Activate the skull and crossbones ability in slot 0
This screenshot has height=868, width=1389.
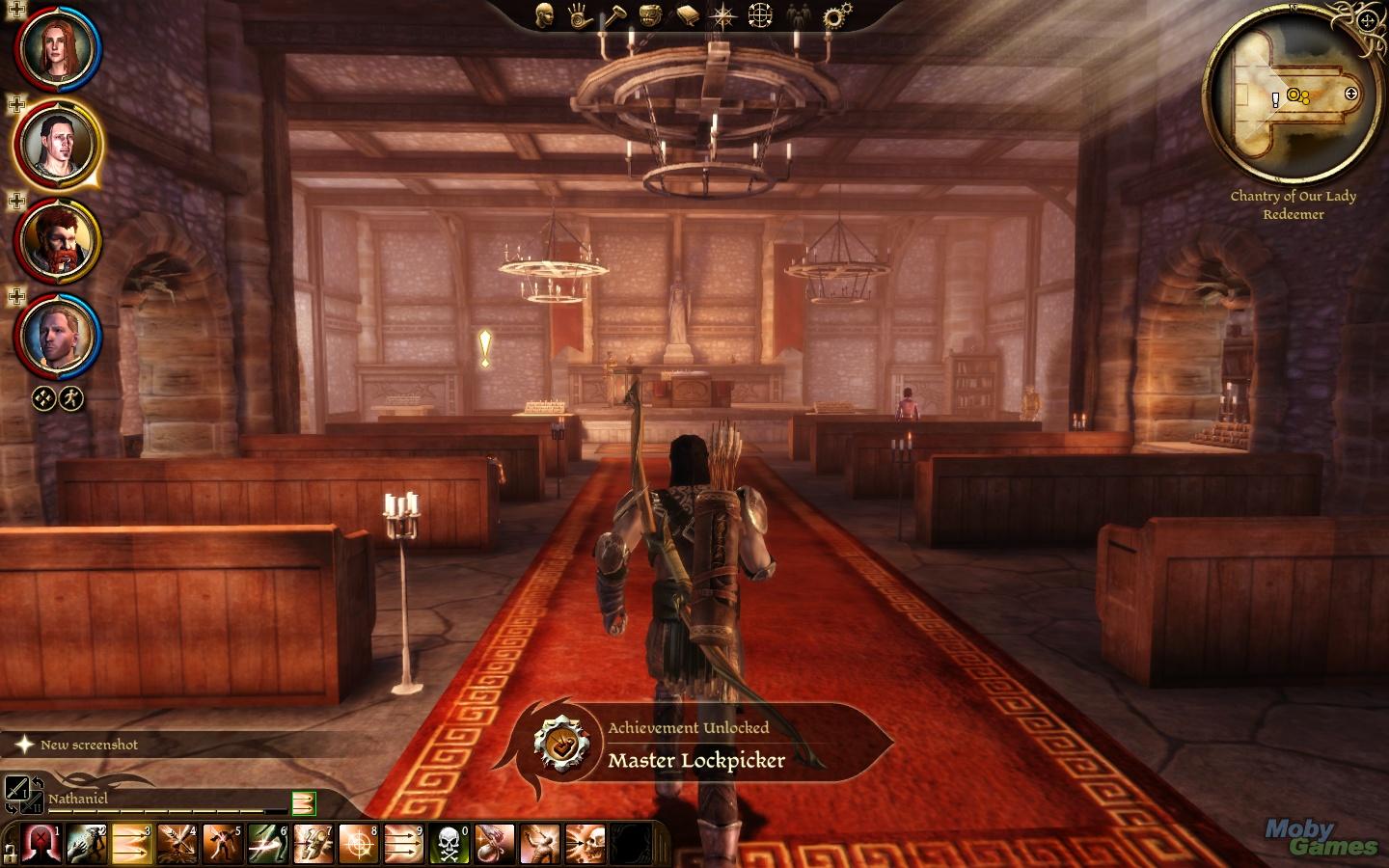[x=449, y=845]
